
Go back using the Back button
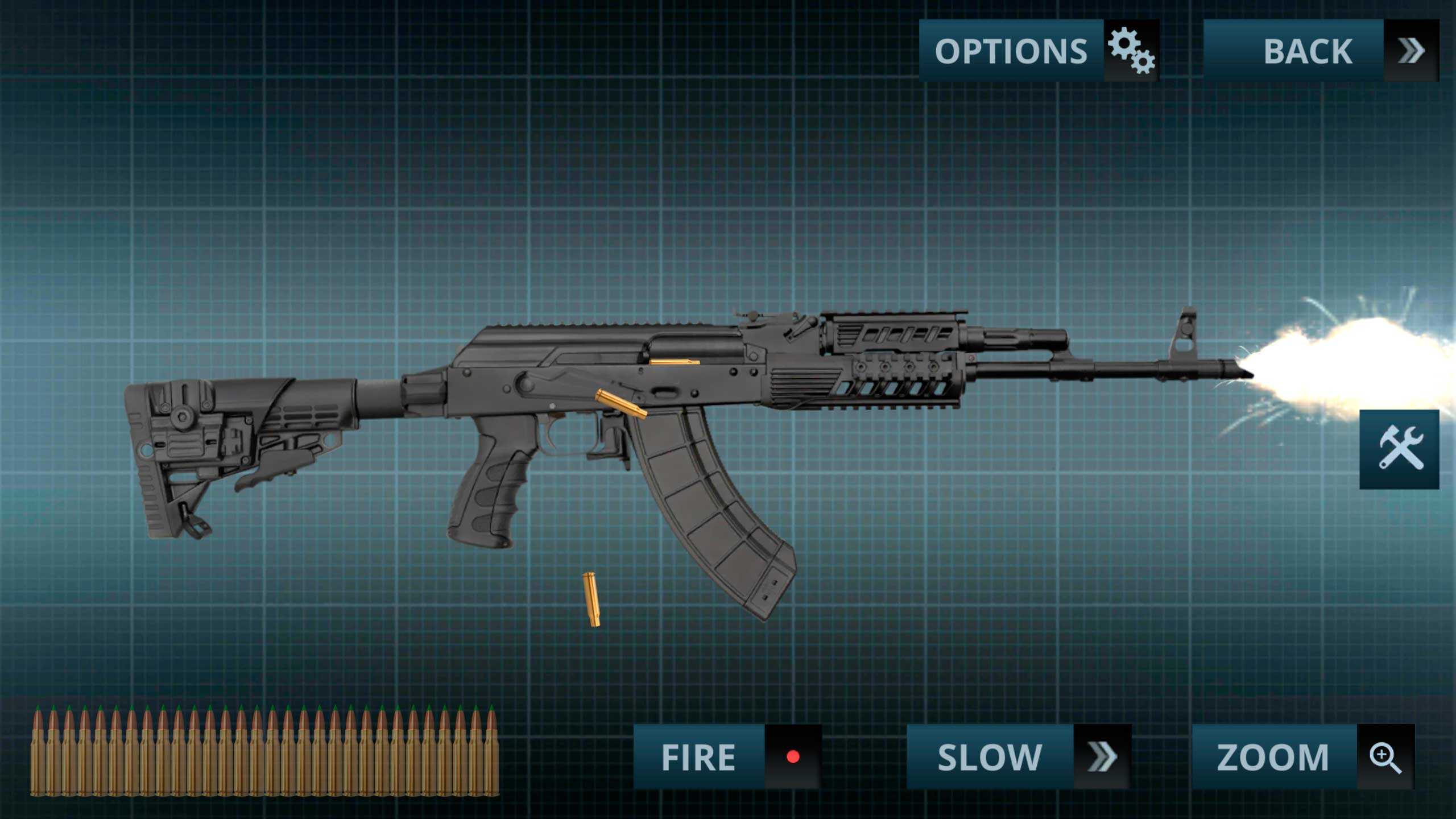click(1321, 51)
